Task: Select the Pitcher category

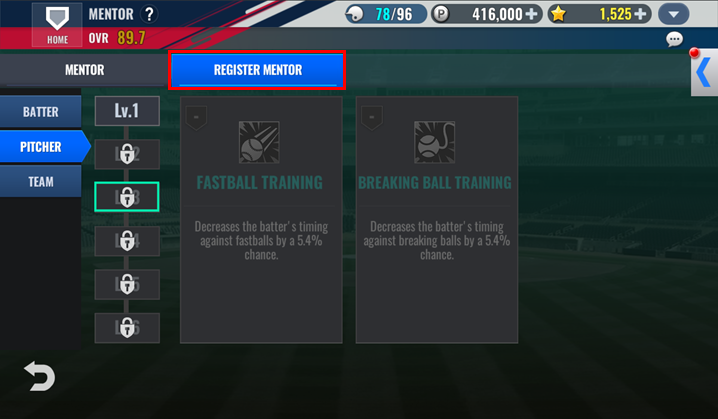Action: 41,147
